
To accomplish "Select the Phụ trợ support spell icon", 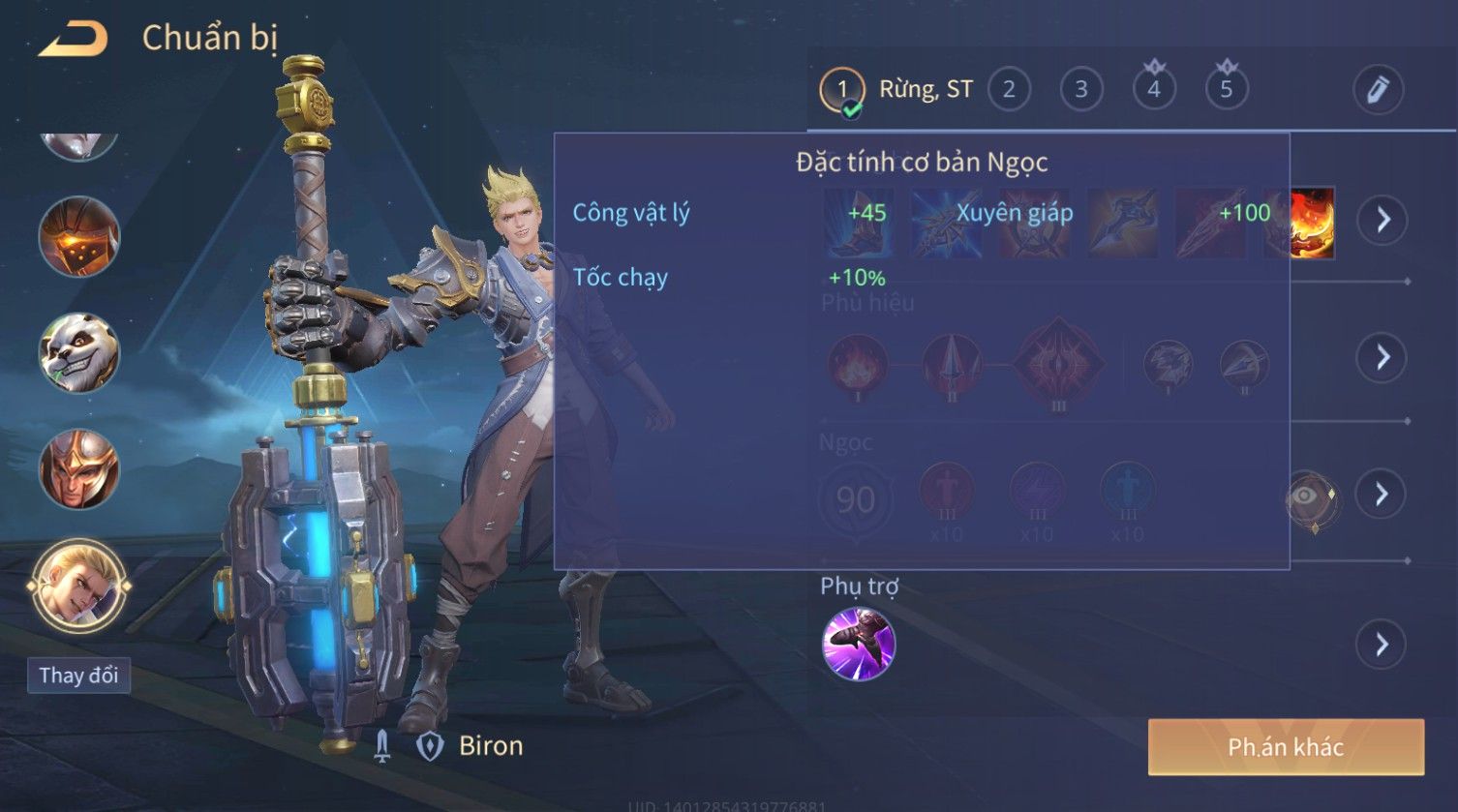I will pyautogui.click(x=858, y=645).
